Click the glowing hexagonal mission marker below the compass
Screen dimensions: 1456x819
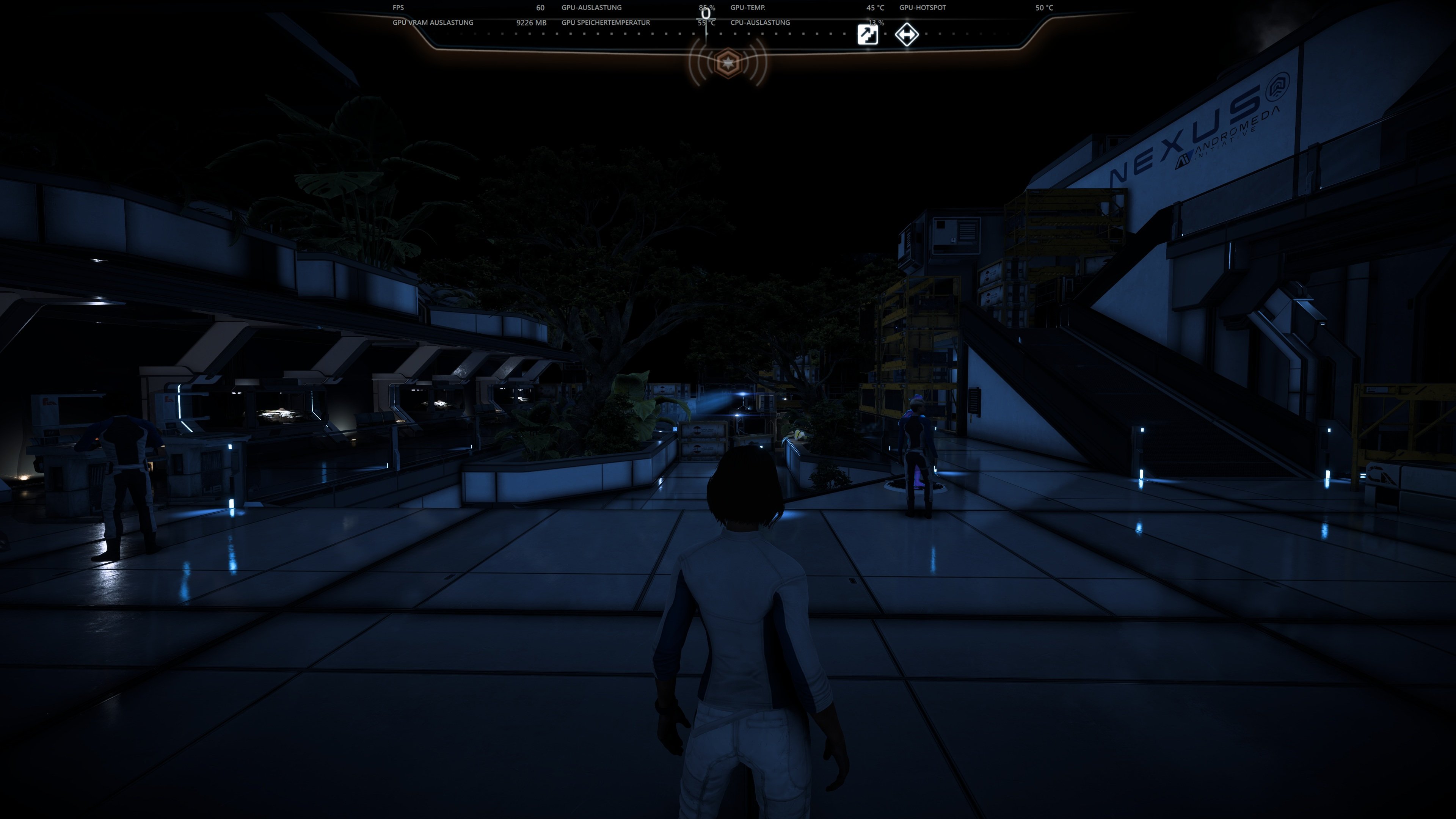(728, 63)
